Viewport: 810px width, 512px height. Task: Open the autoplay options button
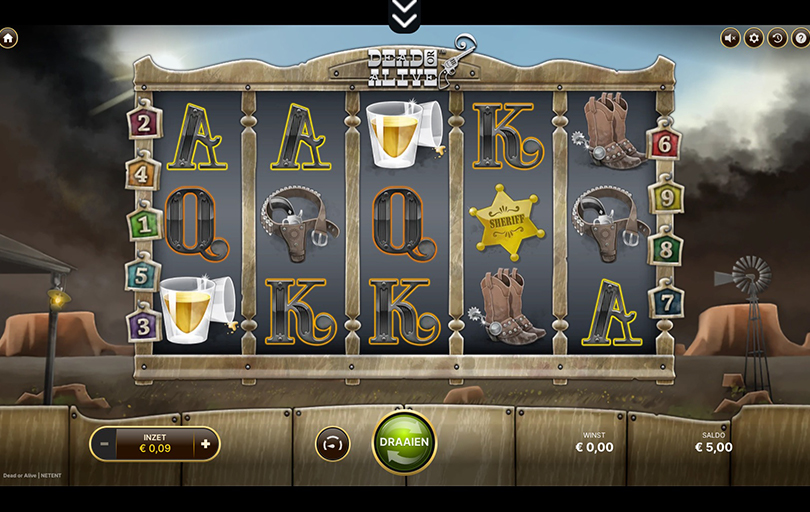(x=332, y=444)
